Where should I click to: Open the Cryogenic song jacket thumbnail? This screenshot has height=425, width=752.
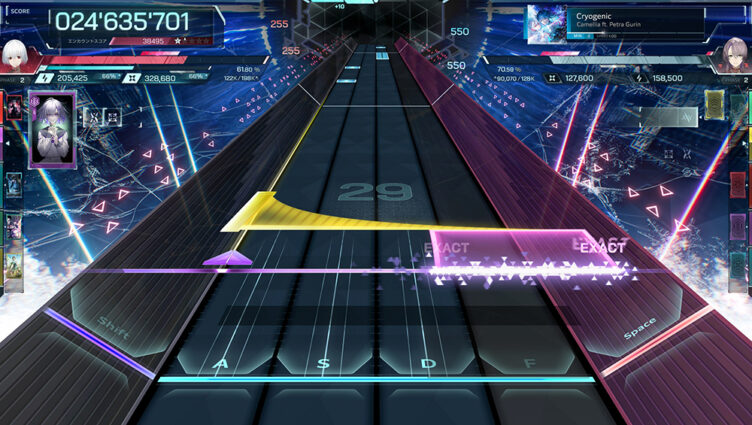click(x=546, y=24)
